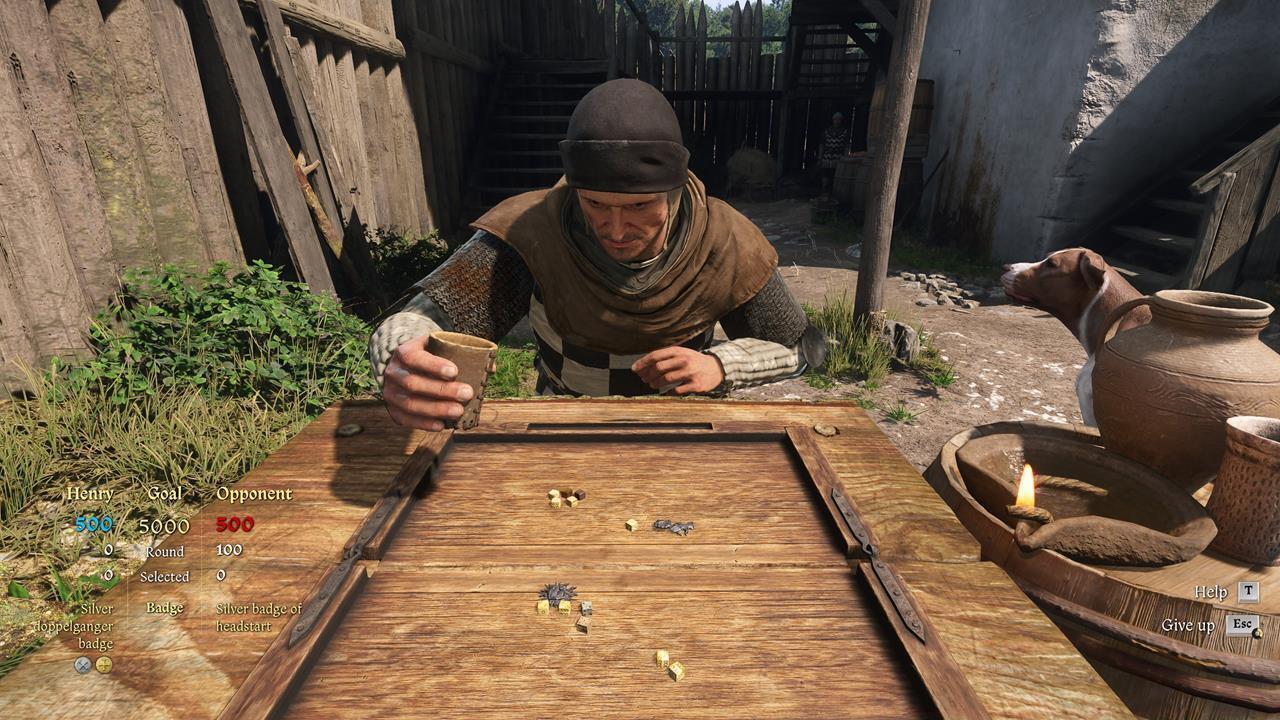Select the crossed swords badge icon
This screenshot has height=720, width=1280.
tap(83, 665)
